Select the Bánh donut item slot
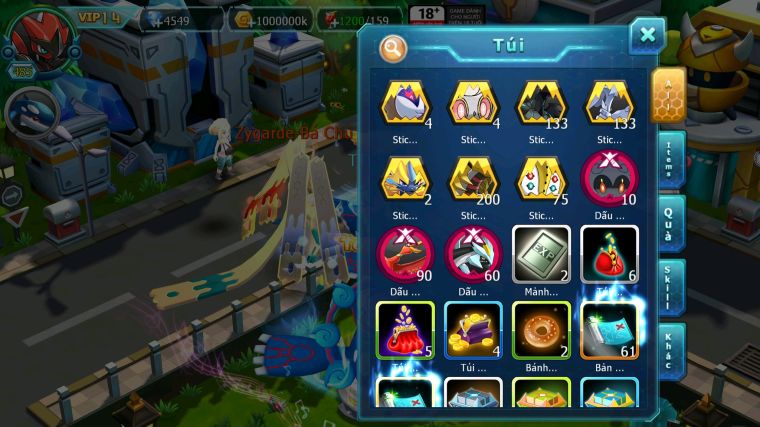The width and height of the screenshot is (760, 427). point(541,328)
